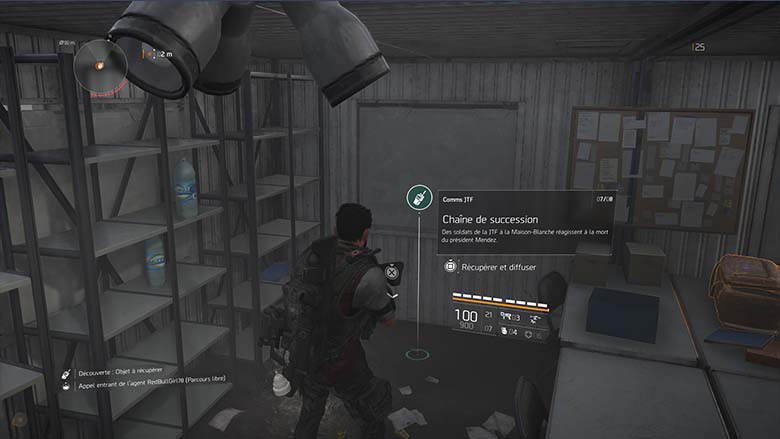Select the Comms JTF radio icon
780x439 pixels.
click(x=418, y=197)
